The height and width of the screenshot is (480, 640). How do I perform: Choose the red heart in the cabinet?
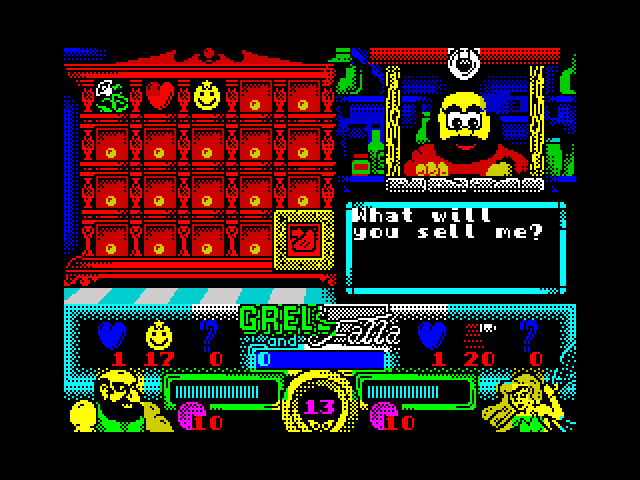(159, 96)
